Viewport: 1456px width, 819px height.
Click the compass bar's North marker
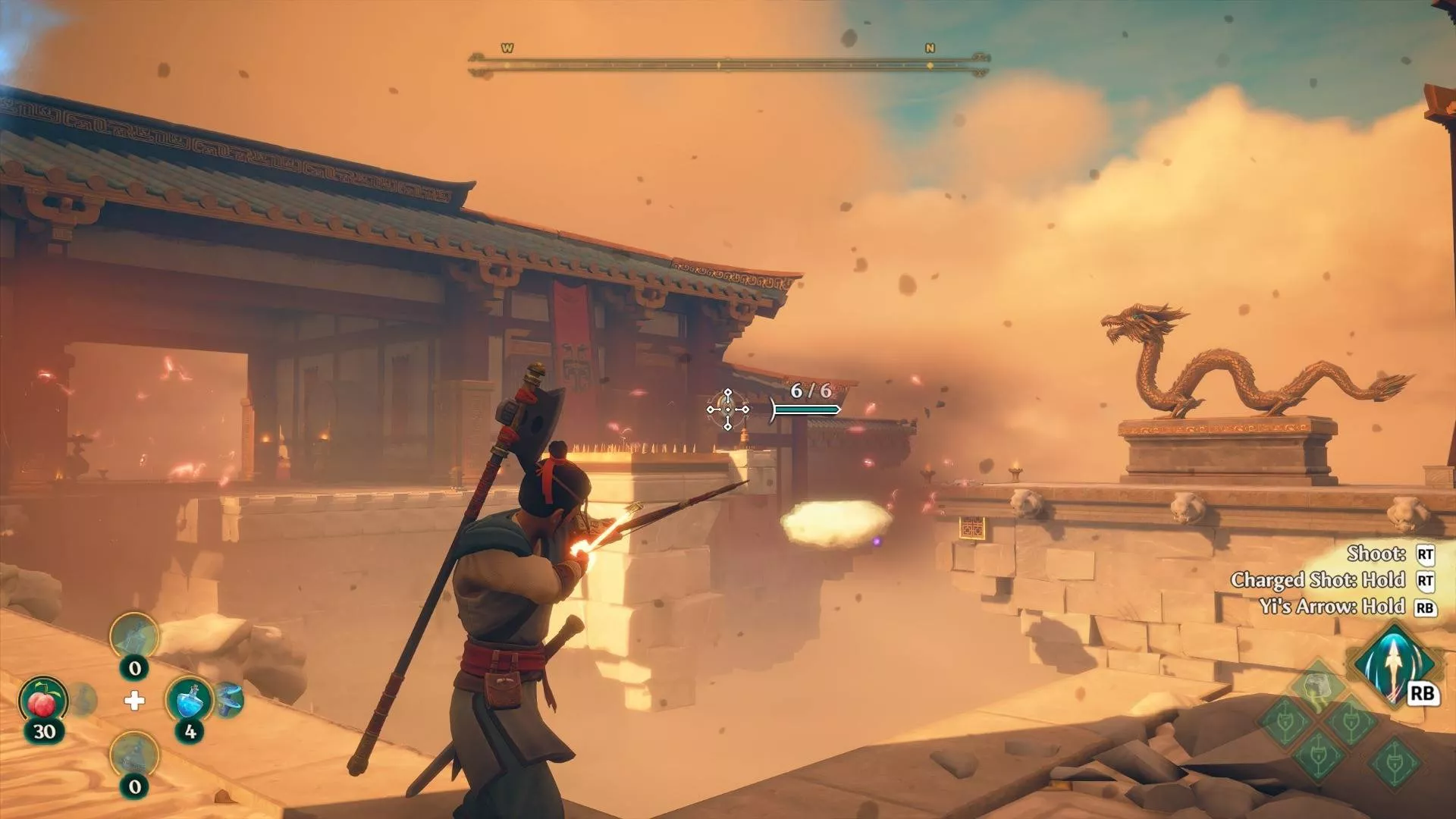point(930,49)
